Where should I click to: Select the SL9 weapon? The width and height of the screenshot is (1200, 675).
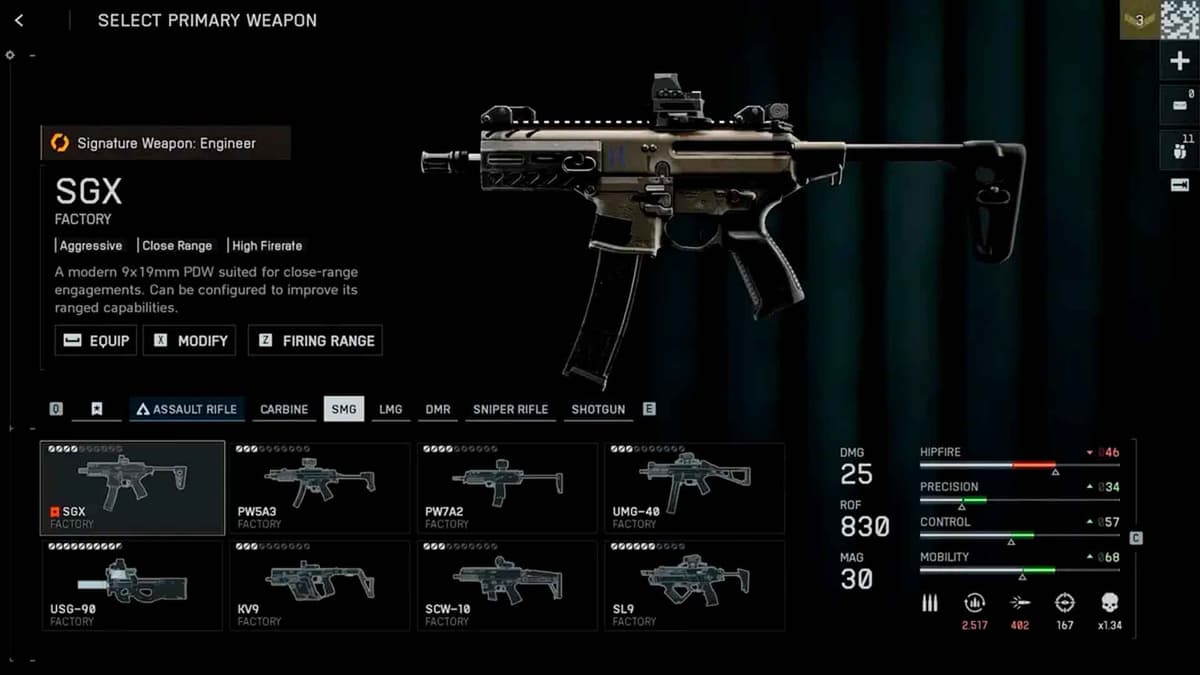694,585
